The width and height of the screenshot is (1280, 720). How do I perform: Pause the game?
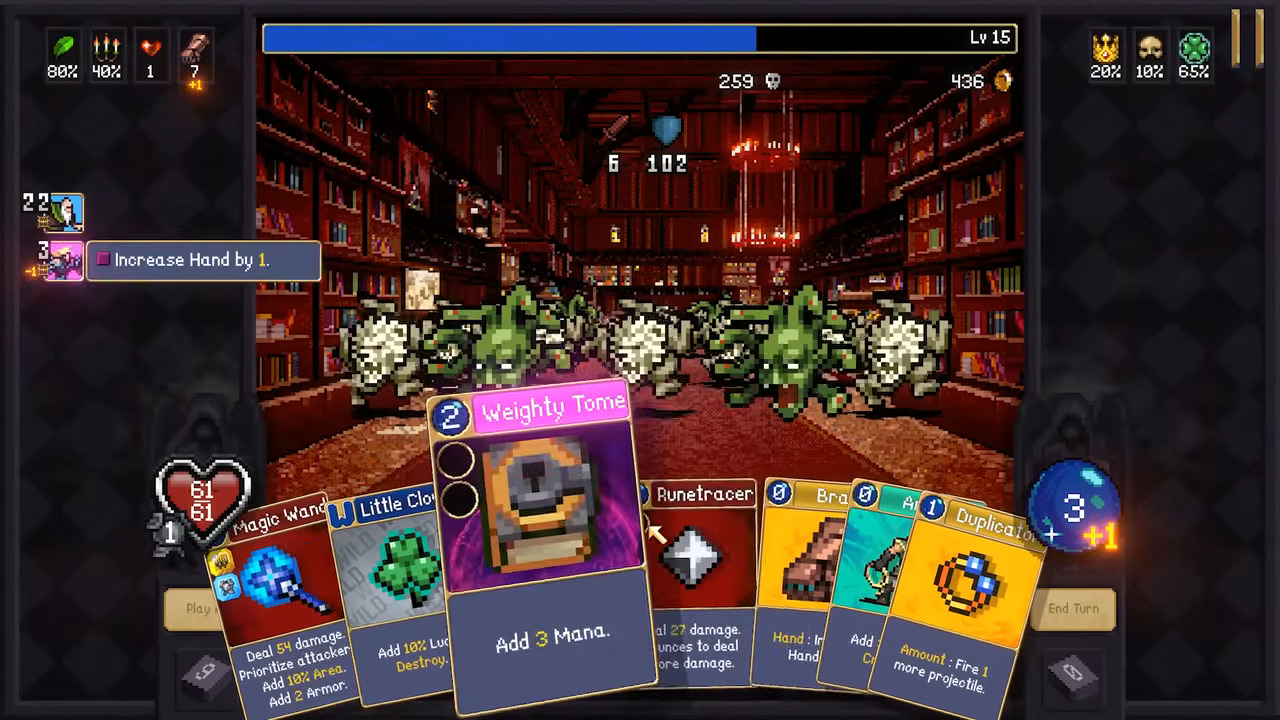(1247, 38)
